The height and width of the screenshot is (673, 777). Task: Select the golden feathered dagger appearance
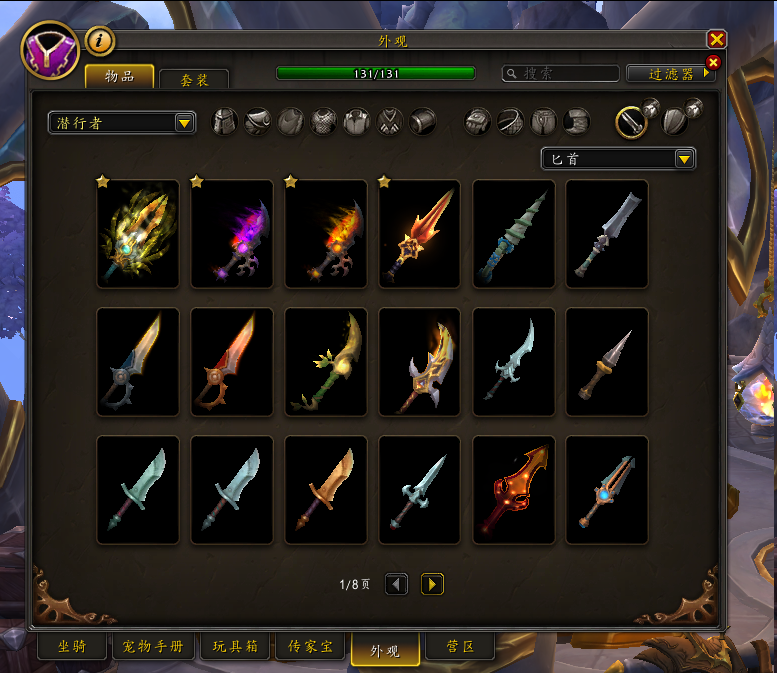click(x=138, y=234)
